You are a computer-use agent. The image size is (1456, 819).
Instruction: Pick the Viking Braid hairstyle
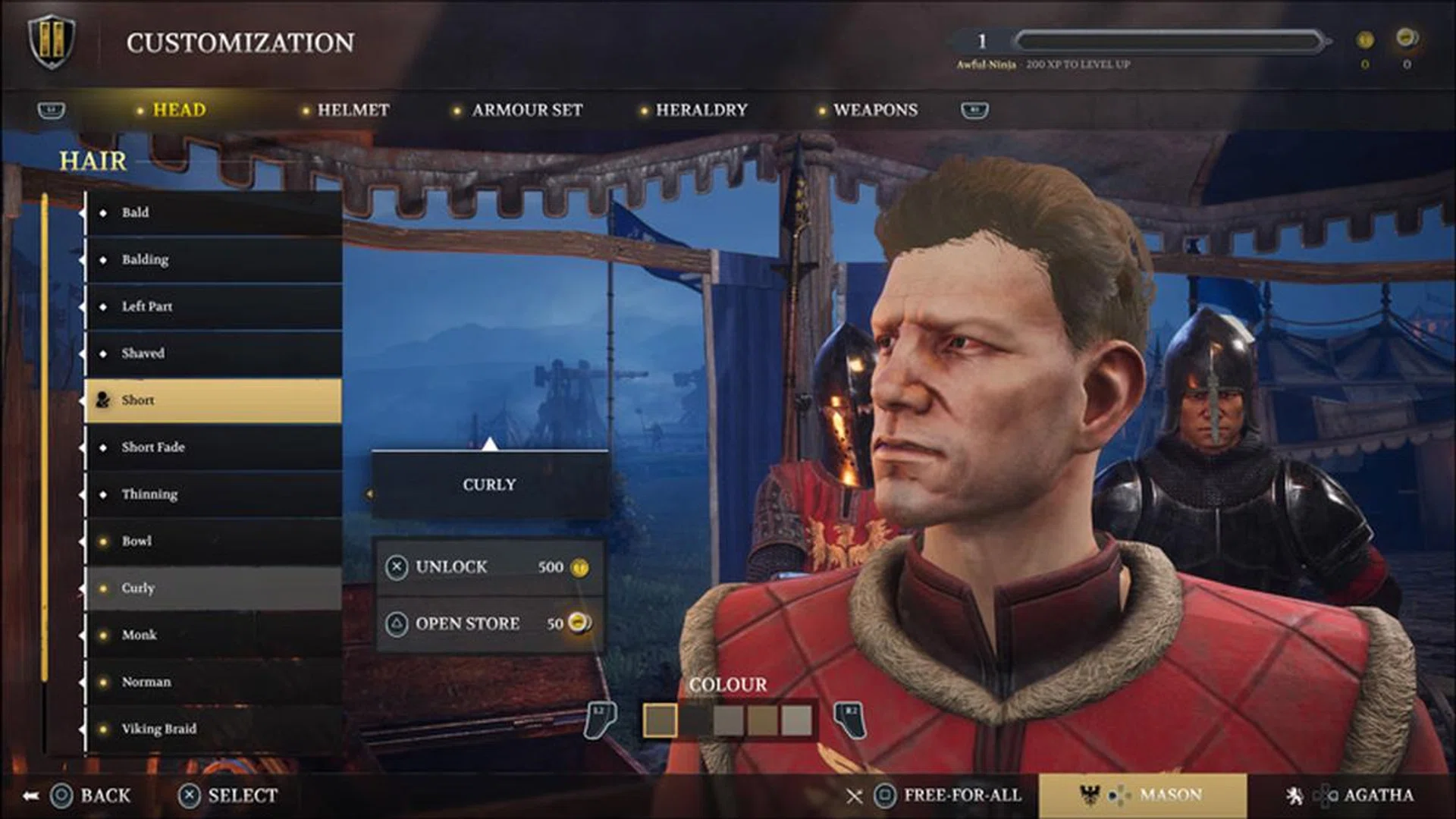(213, 729)
